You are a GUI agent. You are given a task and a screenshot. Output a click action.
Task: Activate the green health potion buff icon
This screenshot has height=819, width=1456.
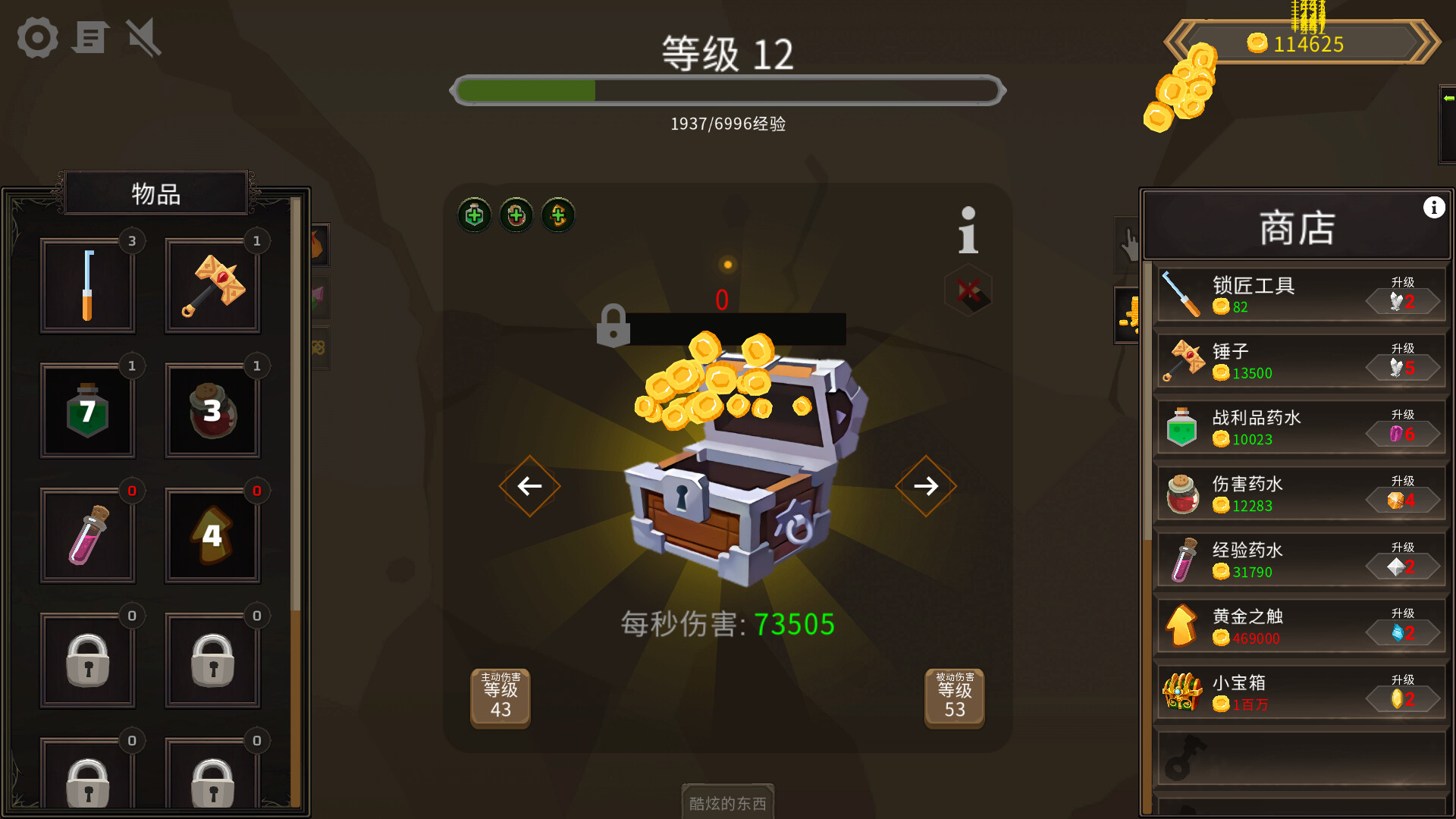pyautogui.click(x=473, y=215)
